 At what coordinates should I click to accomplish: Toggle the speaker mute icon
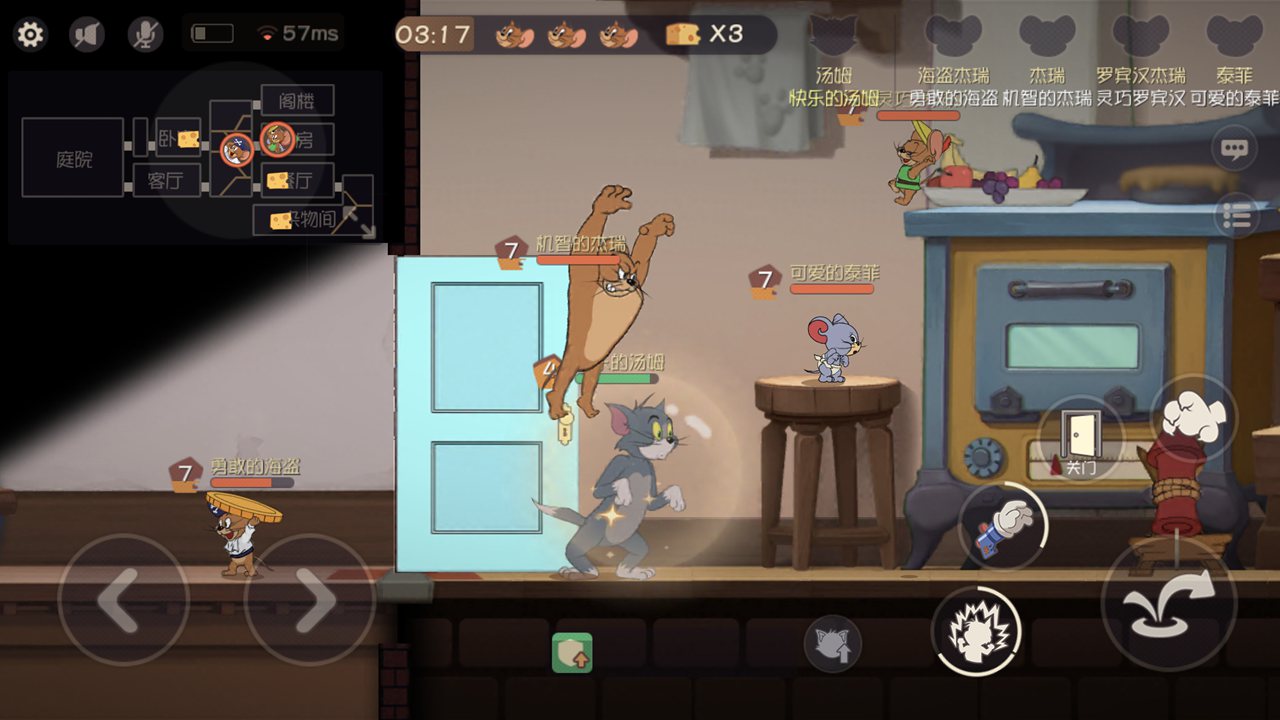tap(87, 35)
